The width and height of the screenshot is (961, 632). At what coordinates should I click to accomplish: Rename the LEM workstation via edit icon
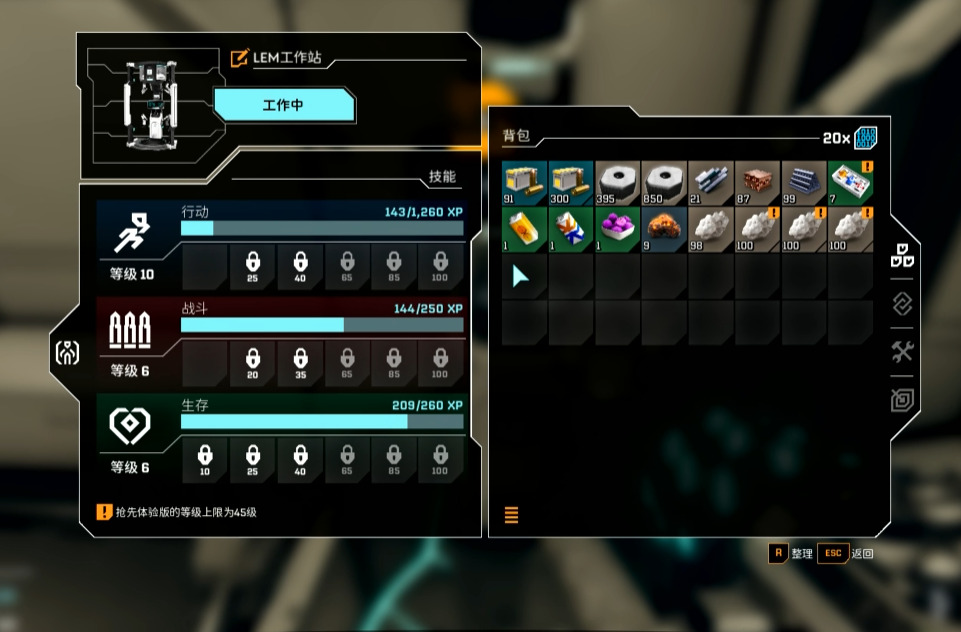(240, 58)
